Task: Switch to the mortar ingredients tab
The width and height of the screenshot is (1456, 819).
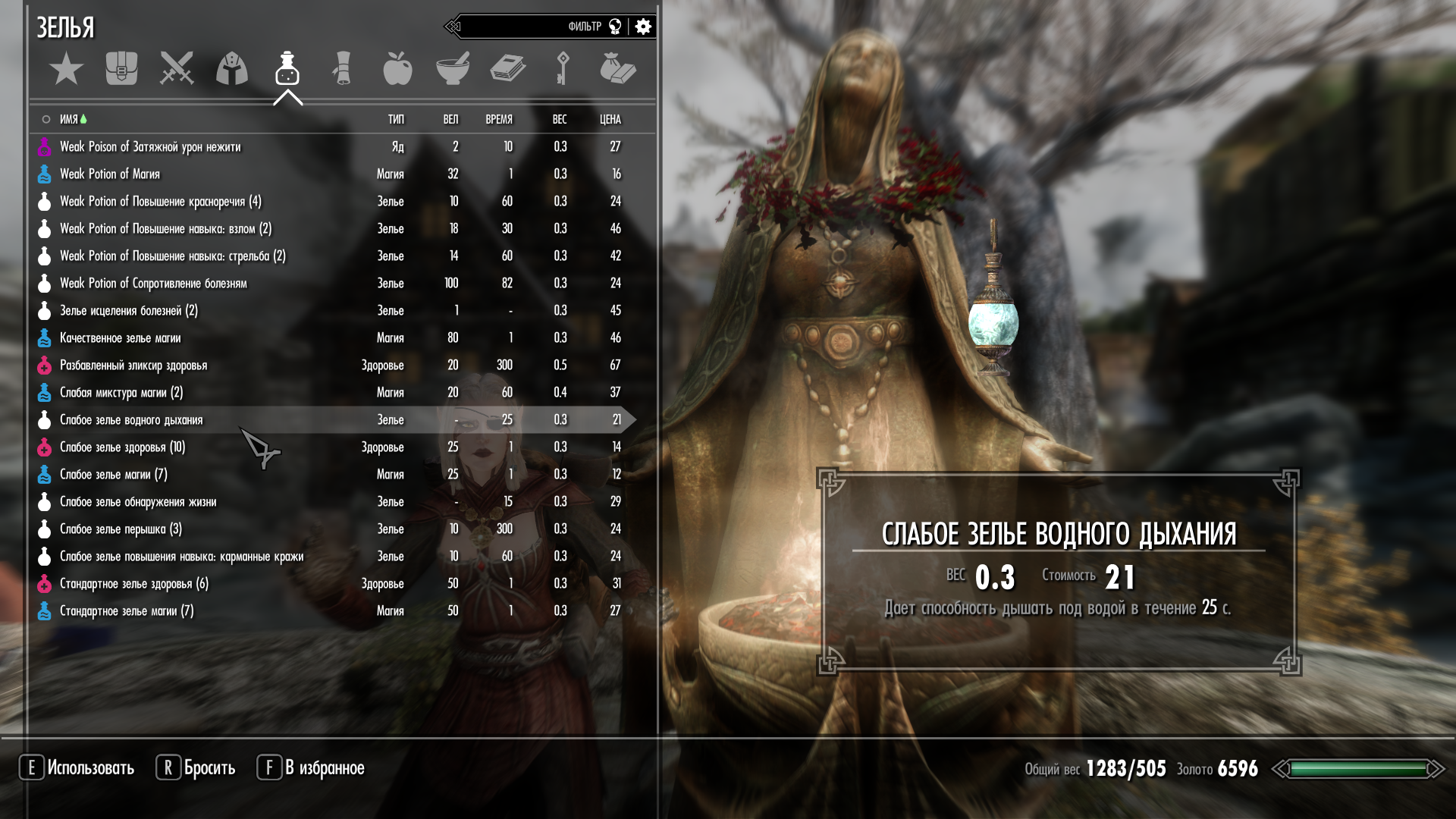Action: [453, 69]
